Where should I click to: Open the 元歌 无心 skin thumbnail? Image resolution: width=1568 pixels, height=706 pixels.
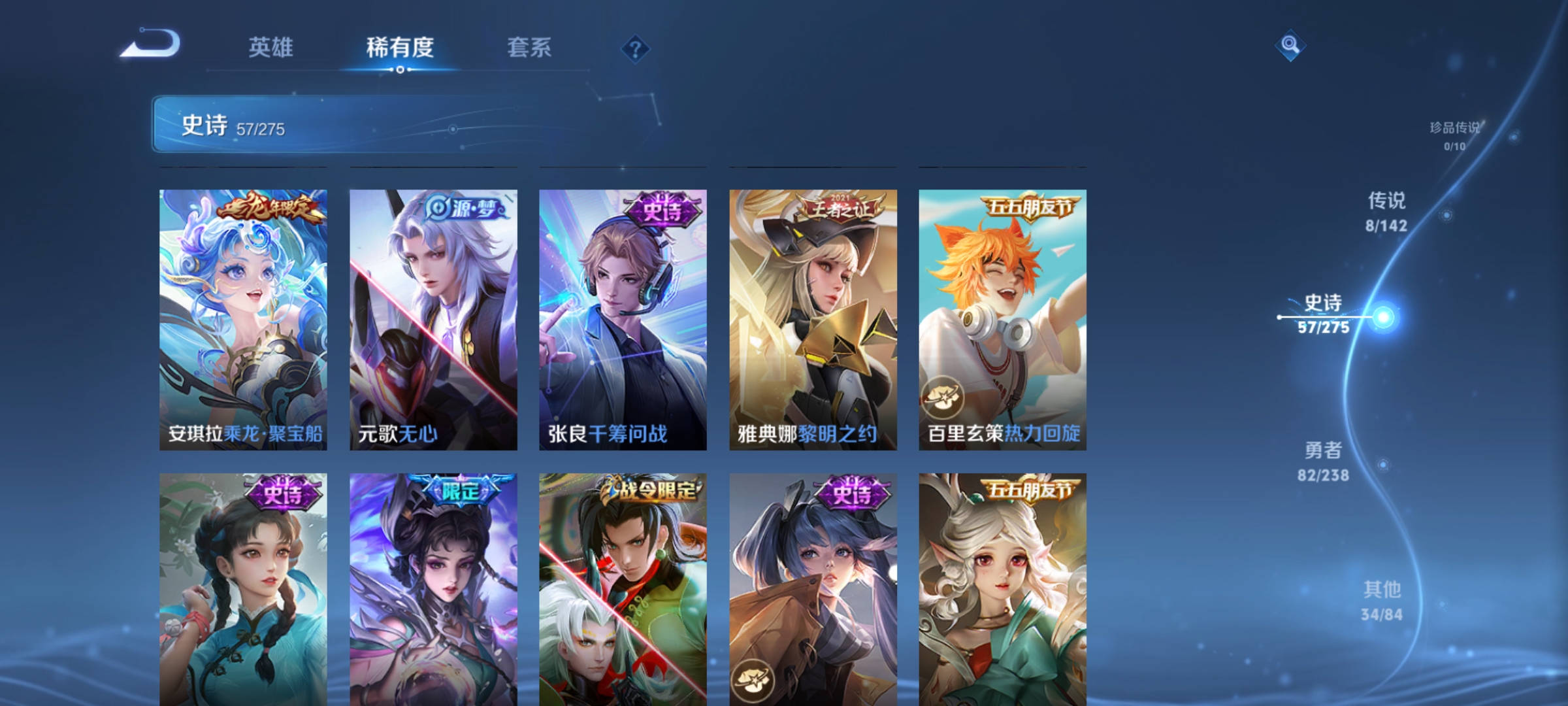click(433, 320)
